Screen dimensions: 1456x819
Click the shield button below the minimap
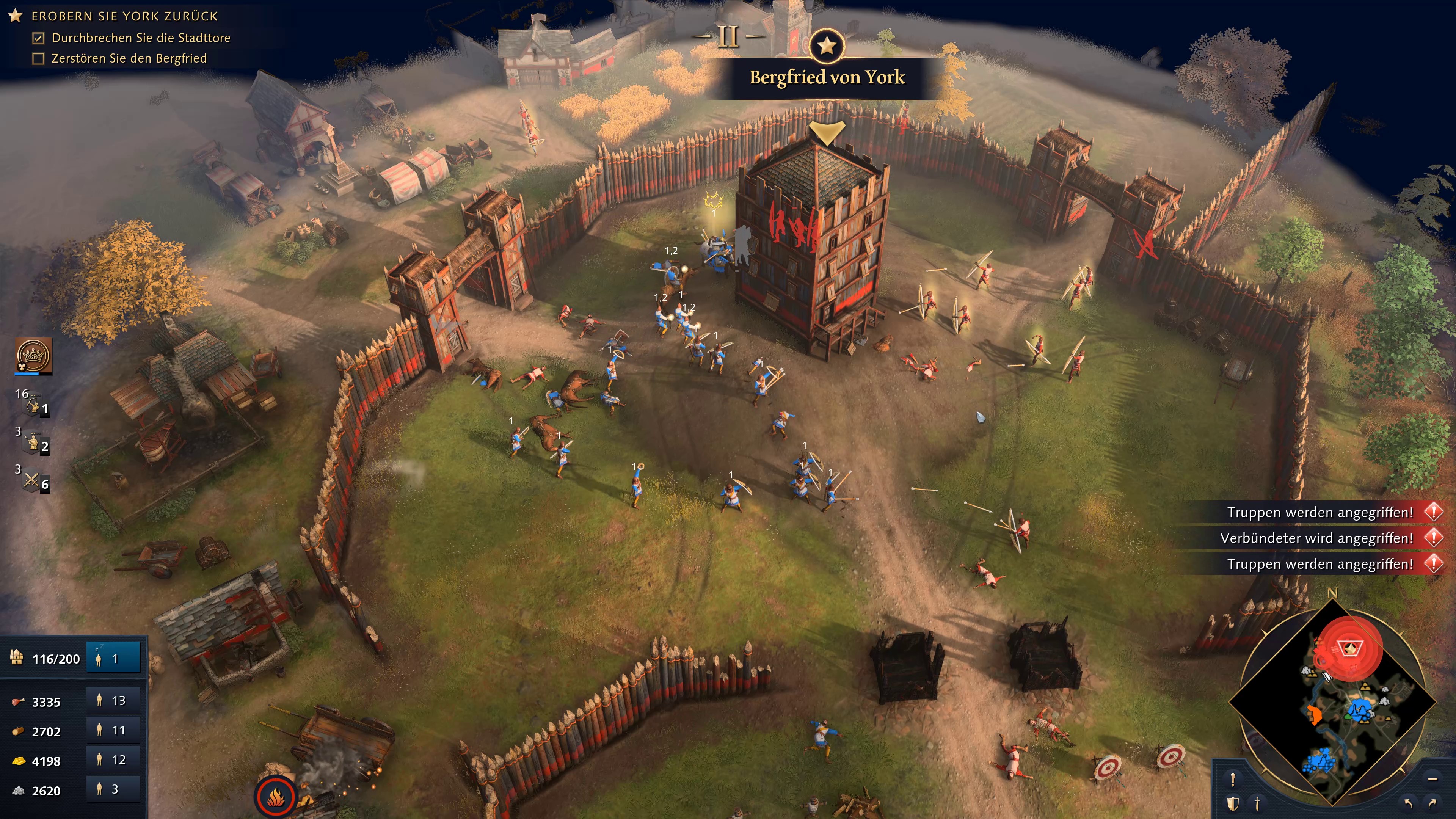(1233, 803)
